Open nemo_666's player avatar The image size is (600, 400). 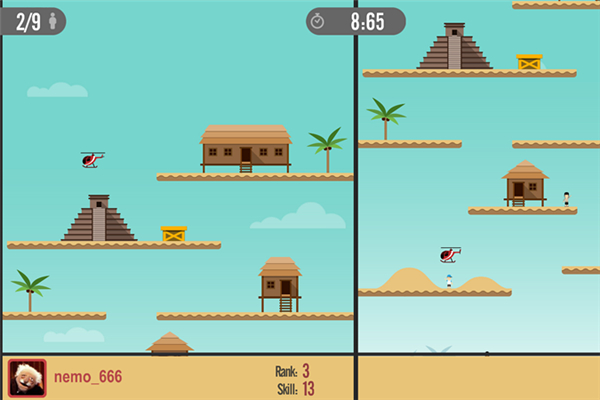[x=27, y=378]
